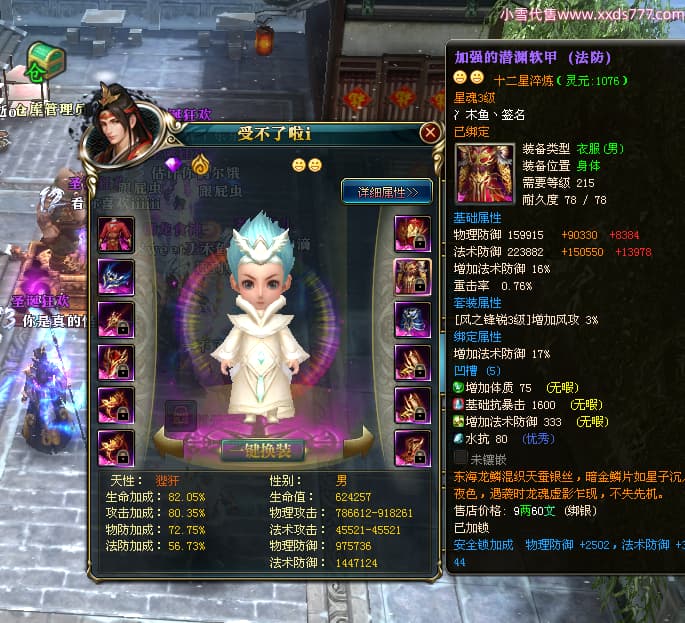685x623 pixels.
Task: Click the 一键换装 one-click outfit button
Action: click(264, 449)
